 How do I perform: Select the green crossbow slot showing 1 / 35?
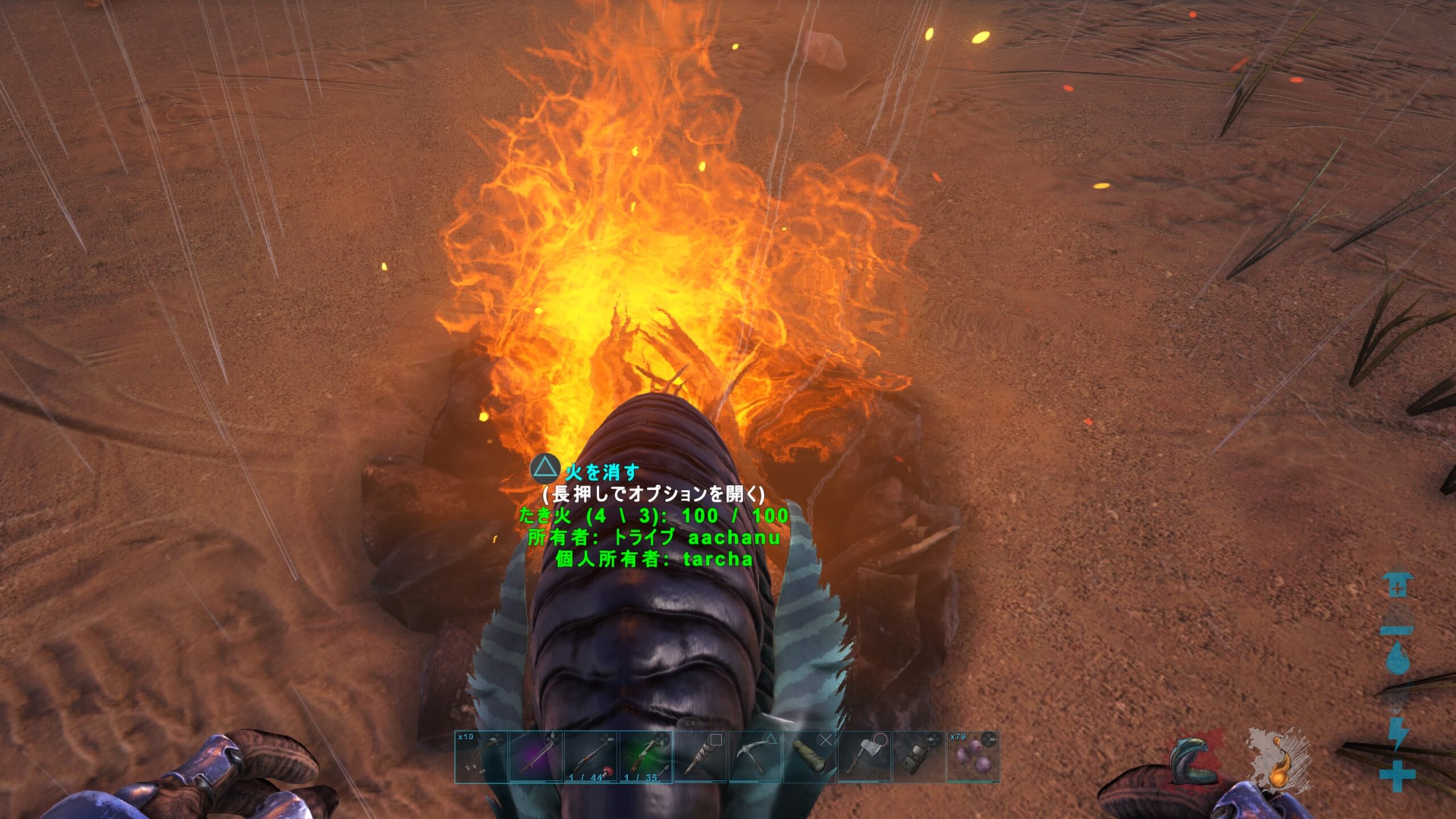646,756
